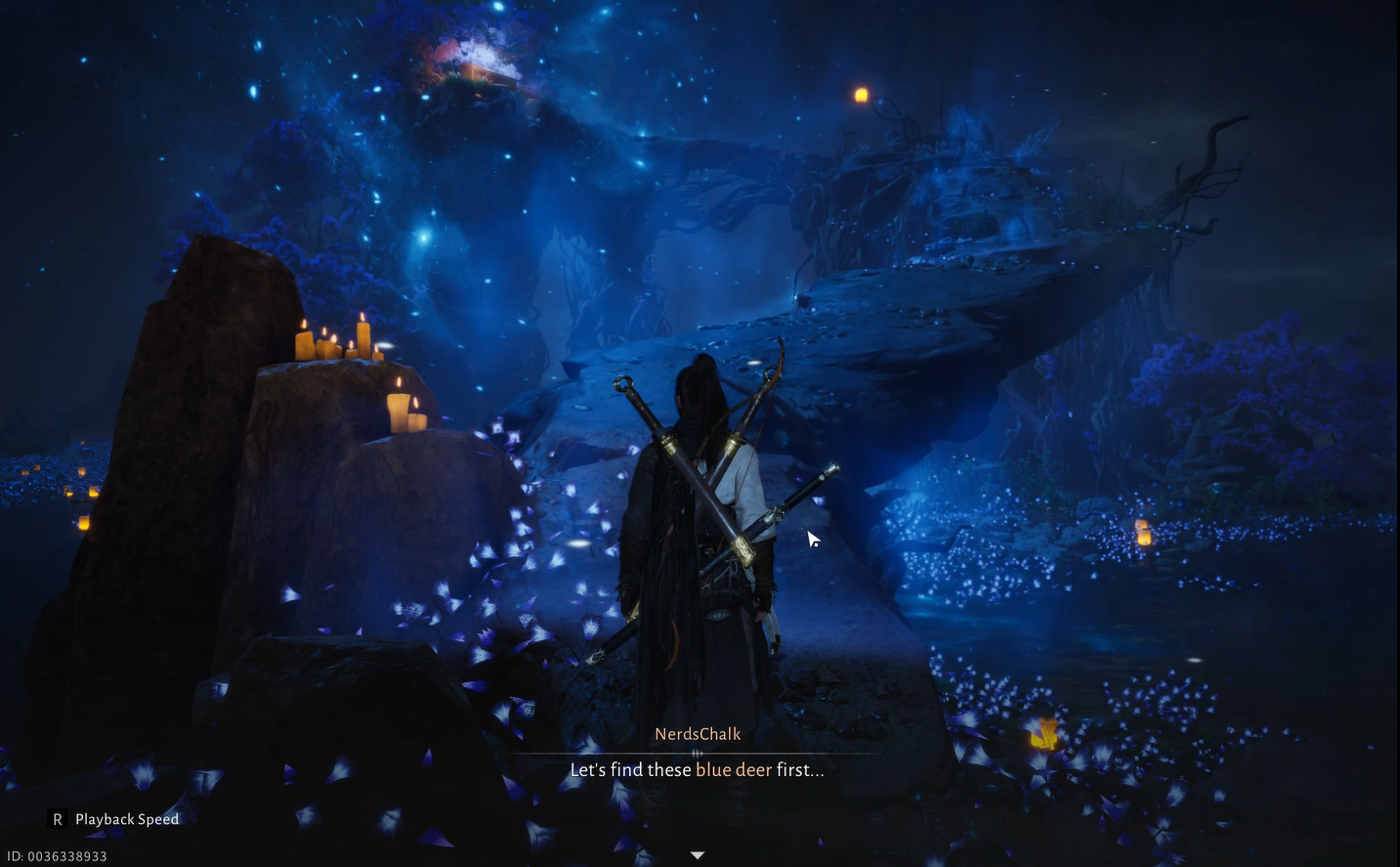Select the glowing orange lantern at top right

(x=861, y=96)
